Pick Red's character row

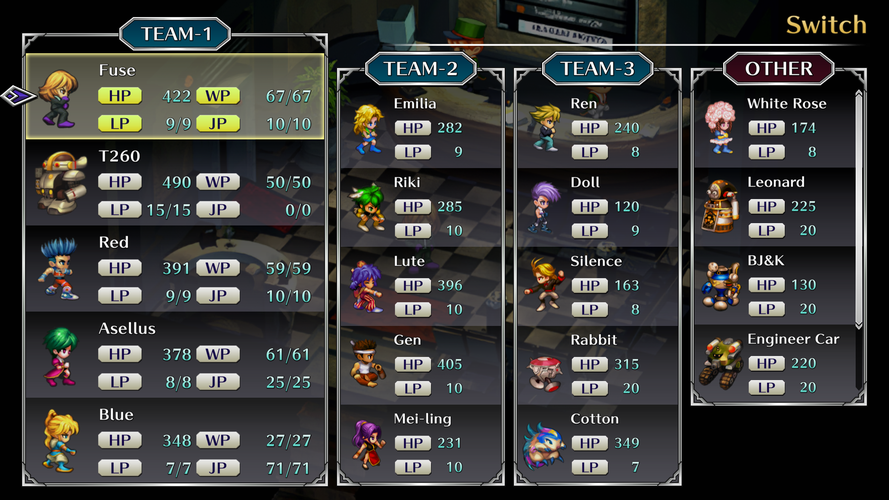tap(175, 268)
